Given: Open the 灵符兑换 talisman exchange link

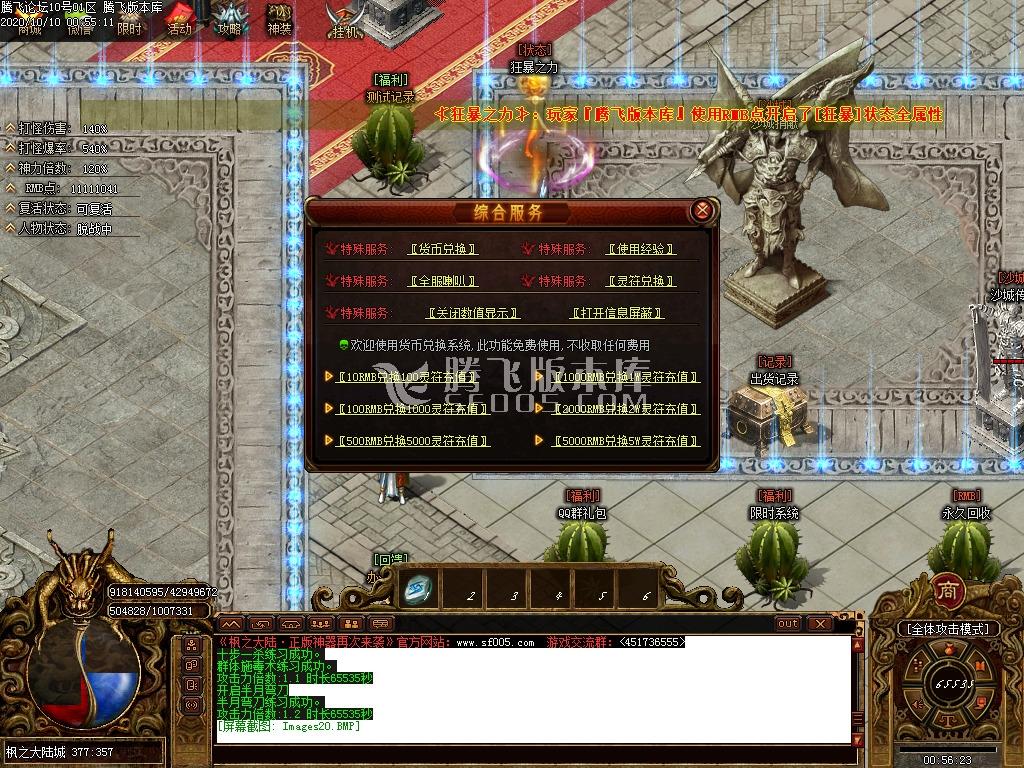Looking at the screenshot, I should click(641, 281).
